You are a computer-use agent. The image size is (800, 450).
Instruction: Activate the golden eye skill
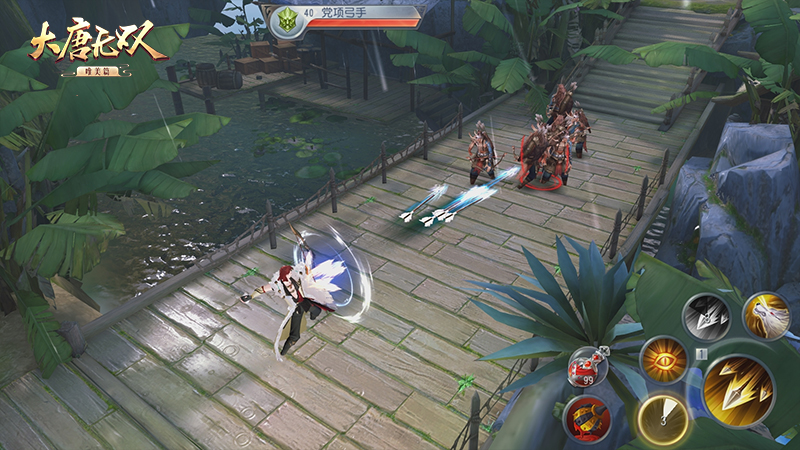pyautogui.click(x=664, y=361)
